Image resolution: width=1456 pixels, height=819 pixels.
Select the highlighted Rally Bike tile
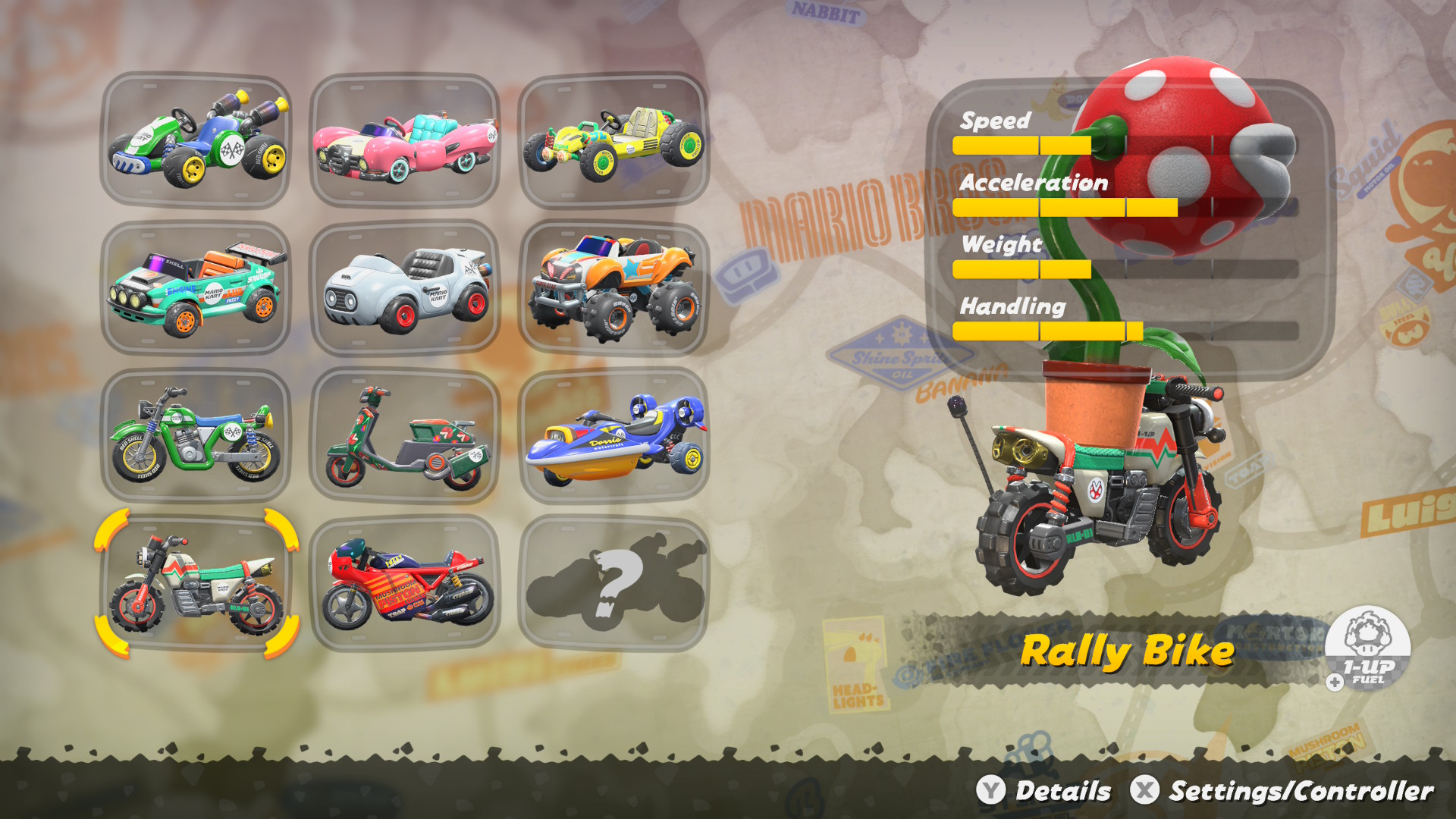[196, 584]
